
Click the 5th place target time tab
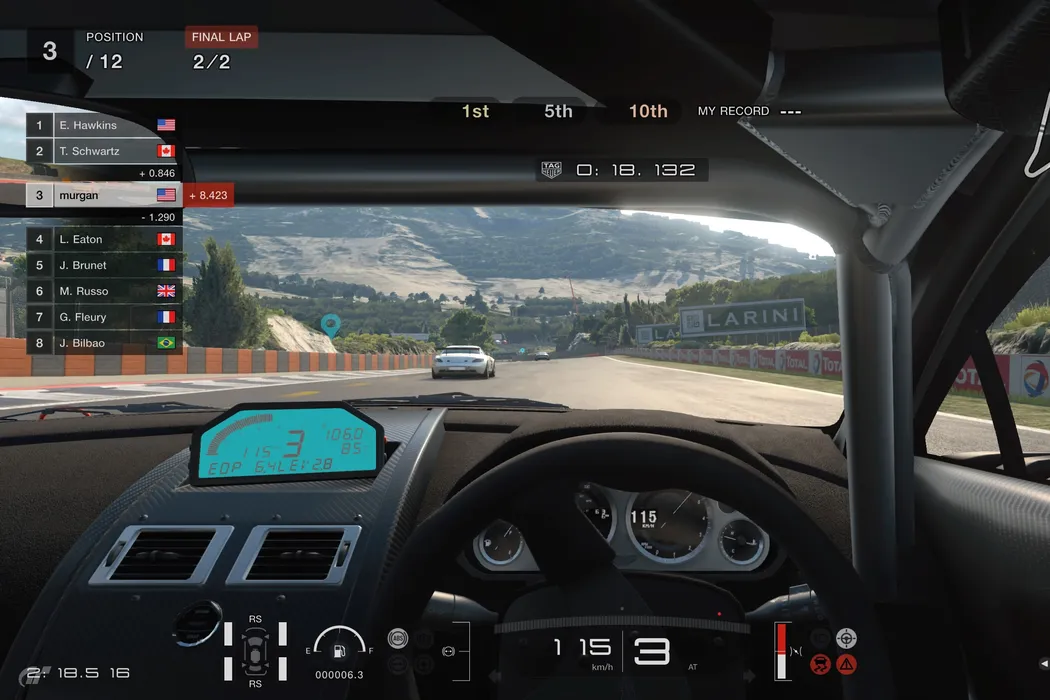(x=558, y=111)
